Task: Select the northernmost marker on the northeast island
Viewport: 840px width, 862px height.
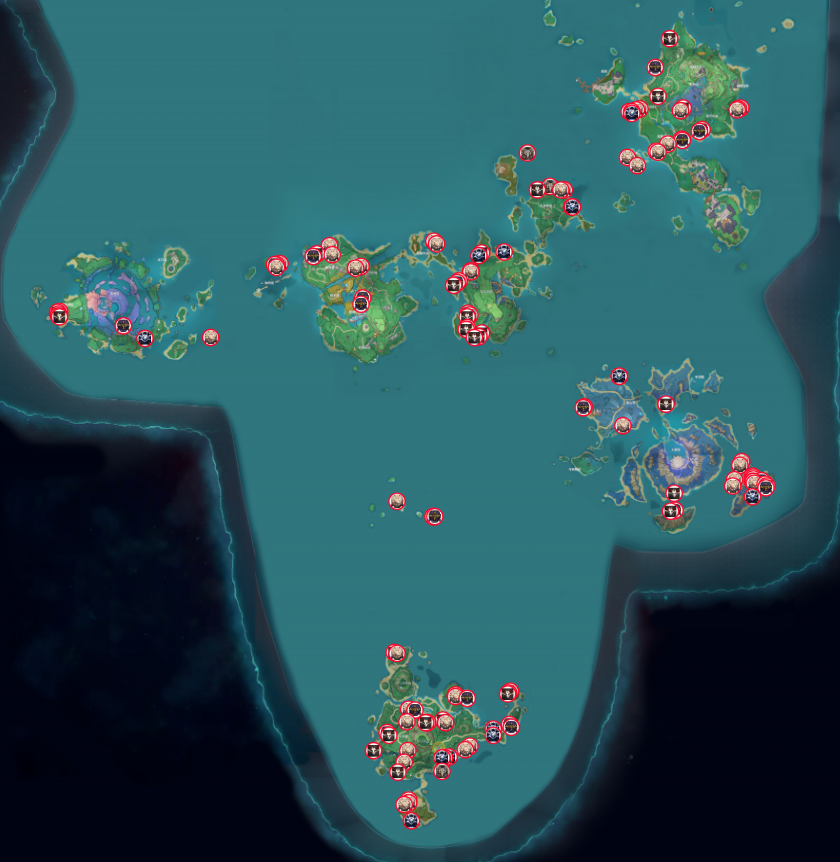Action: pyautogui.click(x=670, y=39)
